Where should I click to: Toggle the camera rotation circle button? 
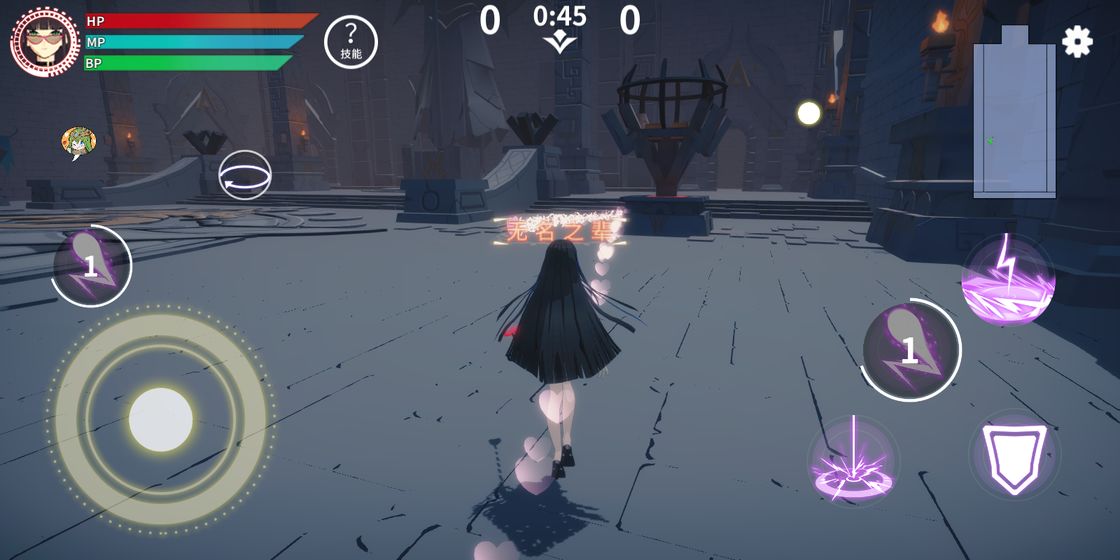point(245,175)
